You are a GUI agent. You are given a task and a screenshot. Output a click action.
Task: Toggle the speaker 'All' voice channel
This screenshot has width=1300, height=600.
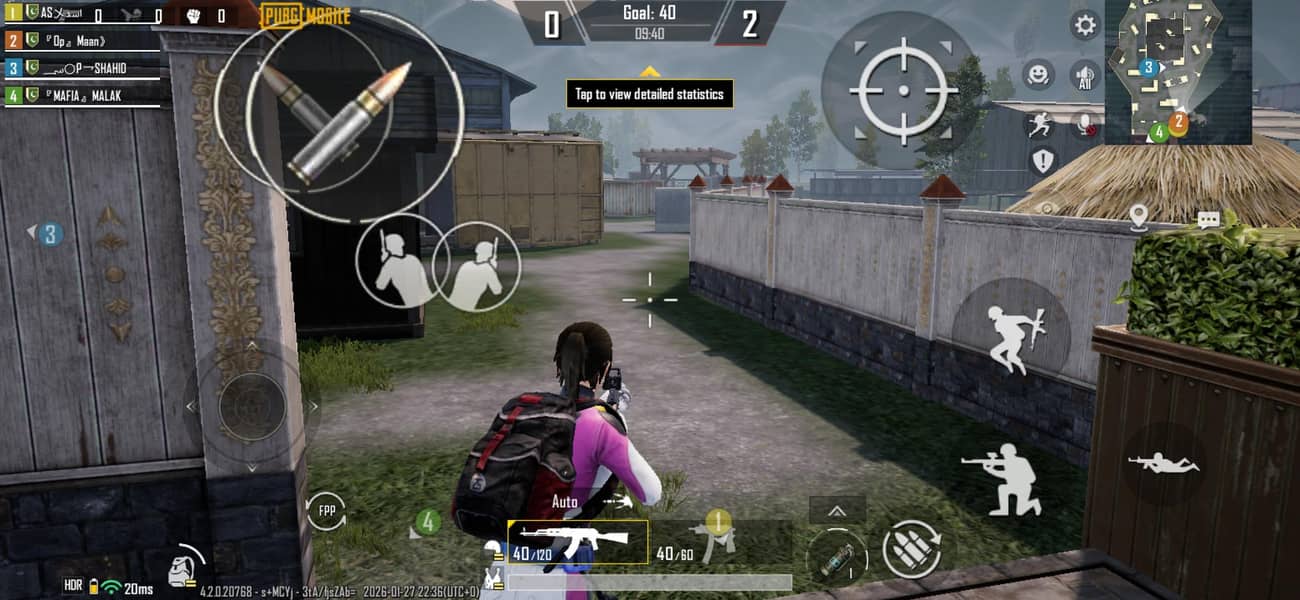(x=1085, y=73)
